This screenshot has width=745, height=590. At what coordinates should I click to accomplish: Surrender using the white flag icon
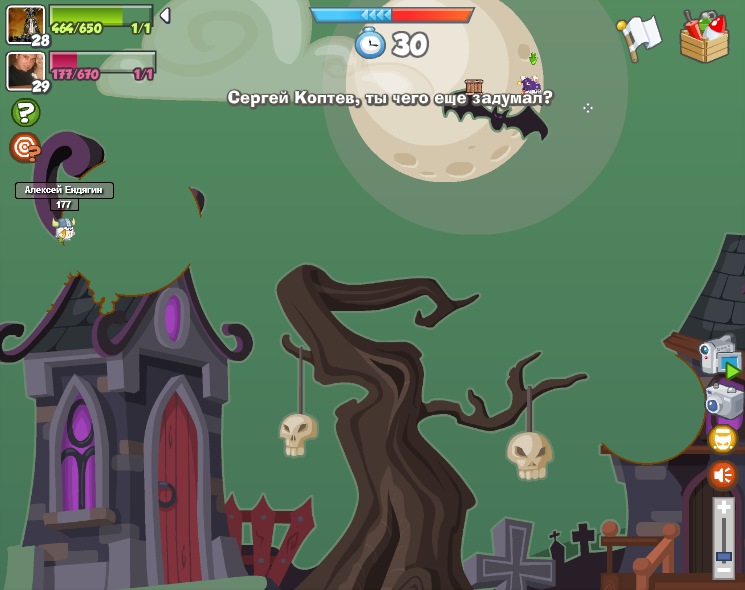pos(639,36)
